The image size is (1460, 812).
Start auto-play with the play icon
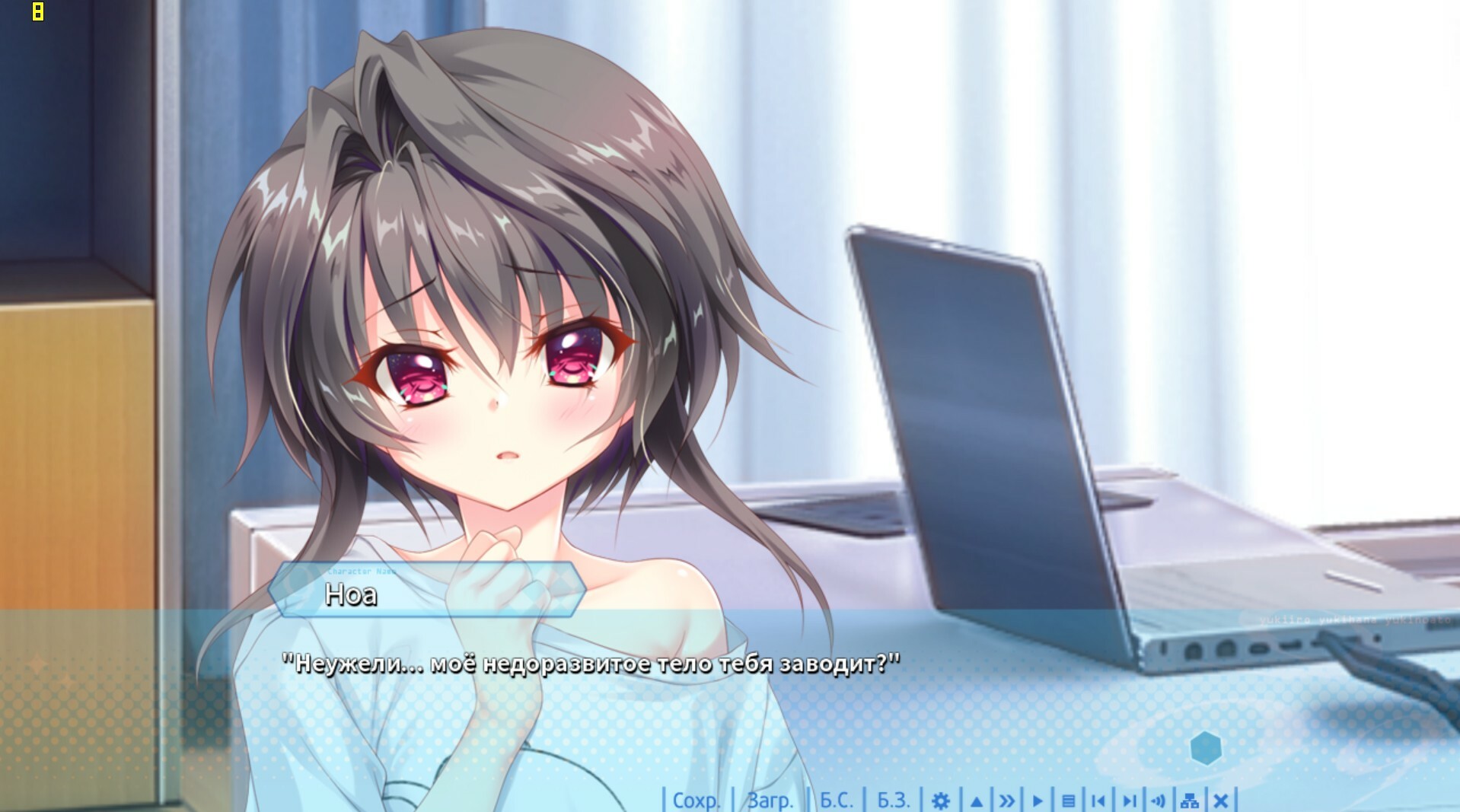click(x=1038, y=801)
